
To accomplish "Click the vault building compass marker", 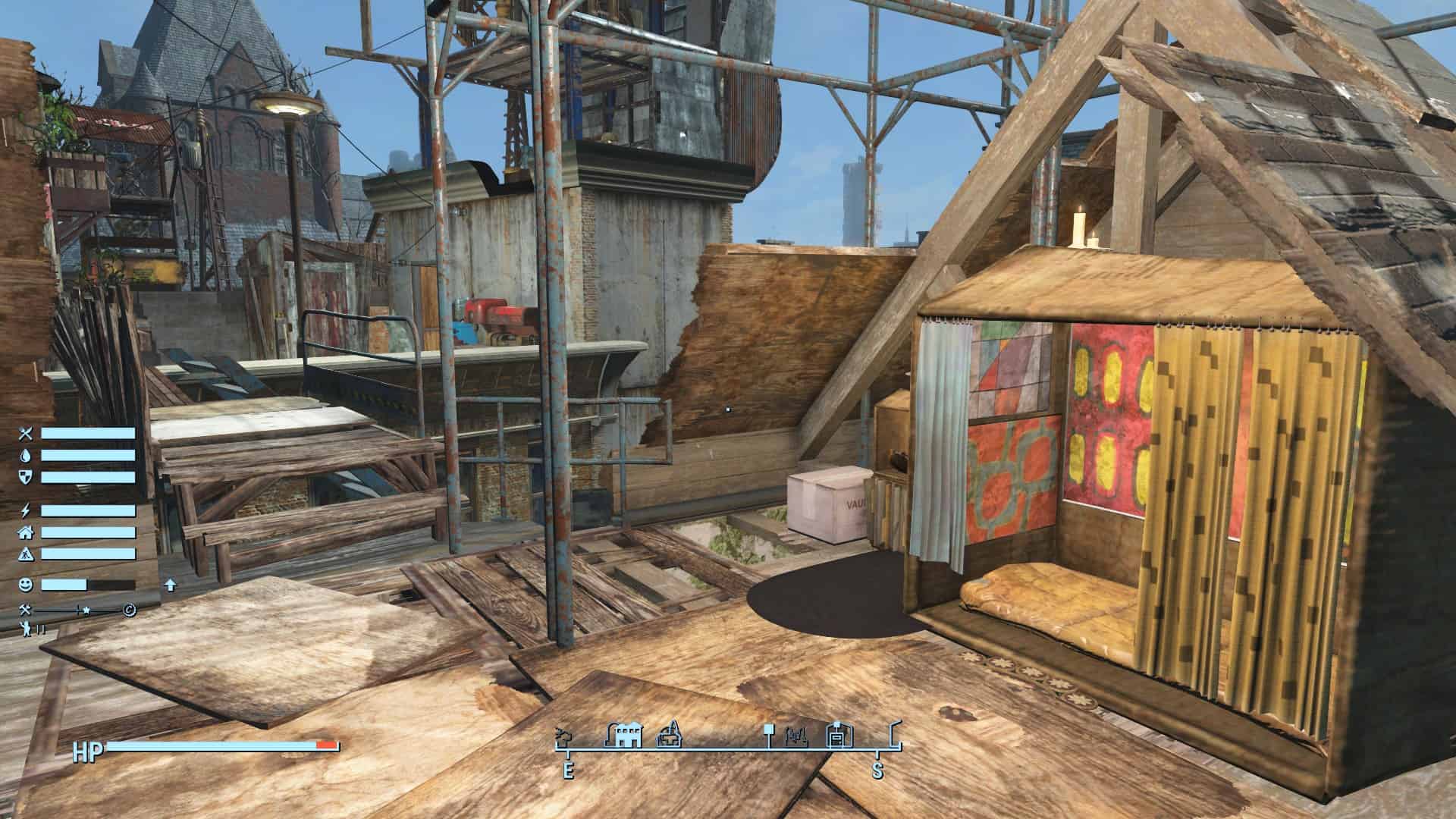I will (839, 736).
